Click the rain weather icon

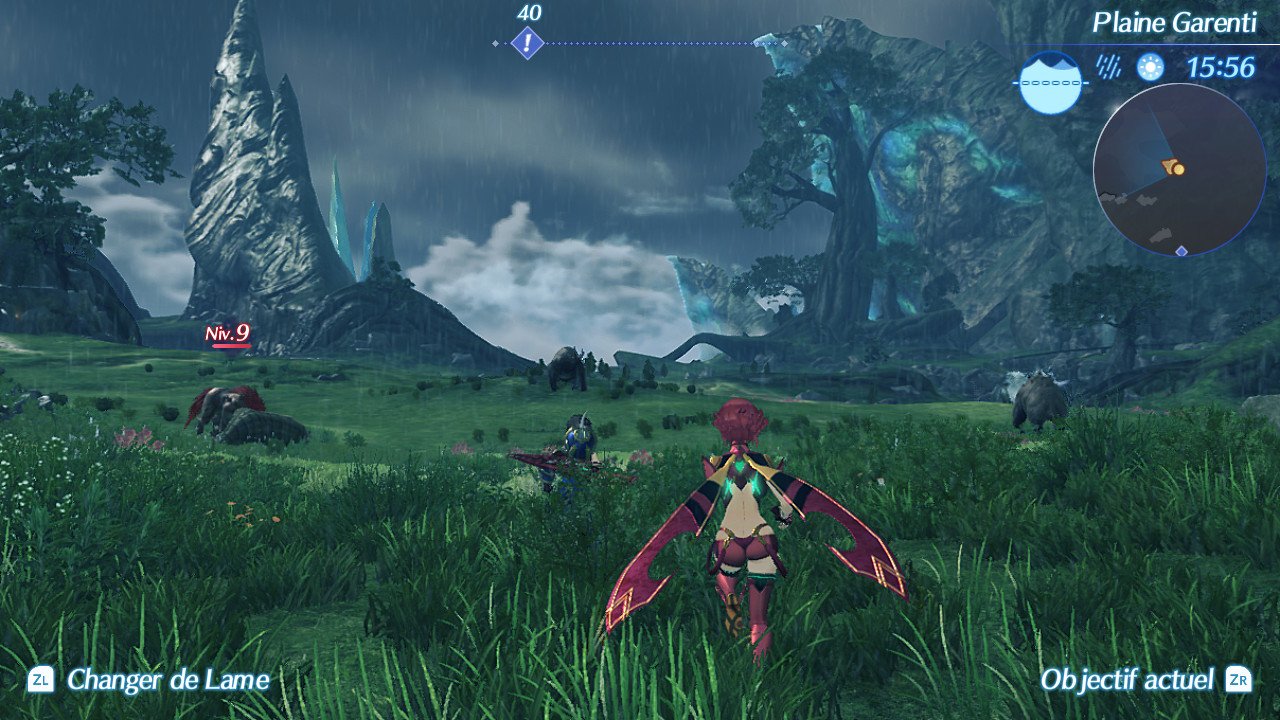click(x=1108, y=67)
